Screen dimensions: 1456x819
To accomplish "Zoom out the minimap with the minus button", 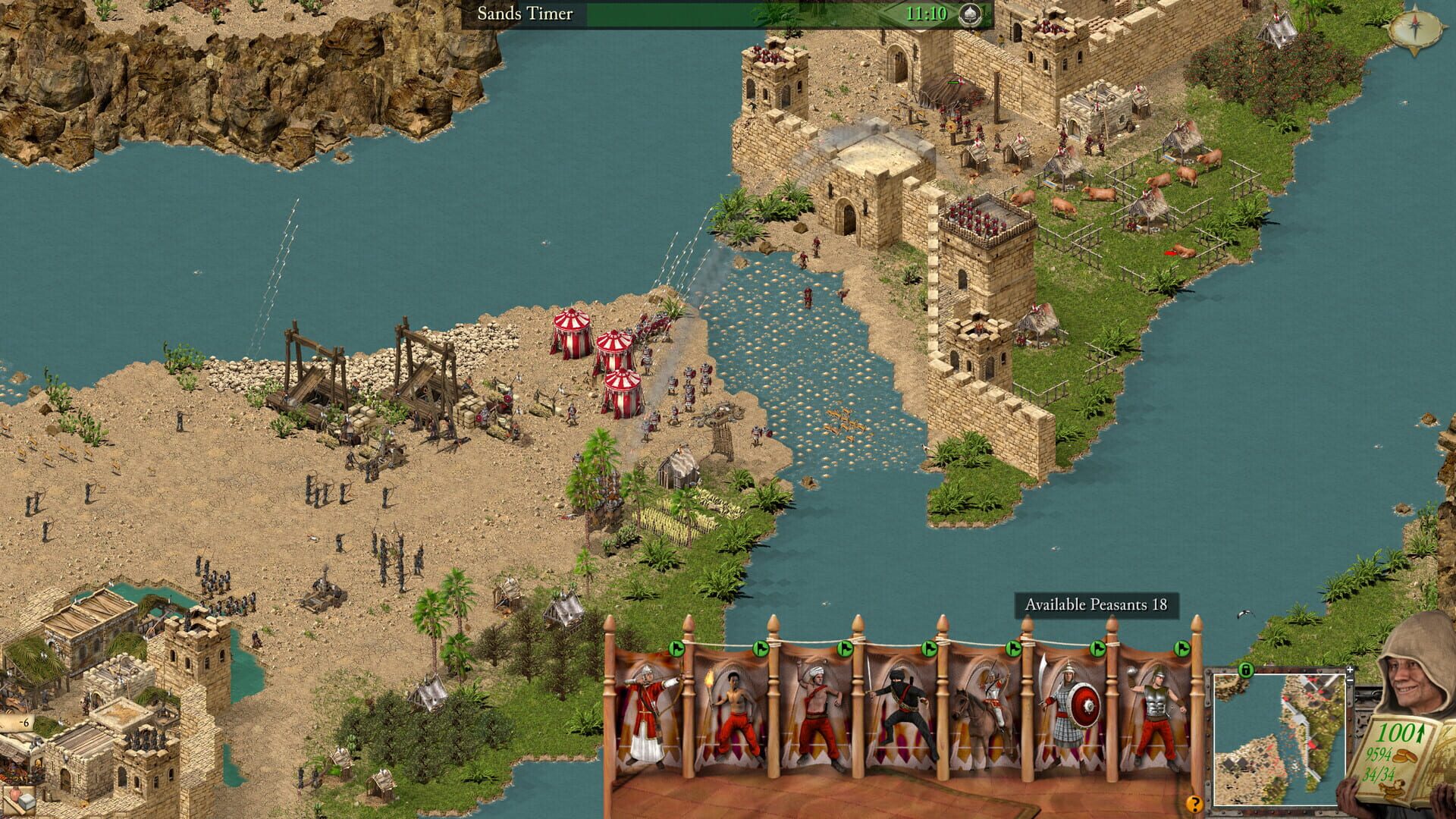I will click(x=1350, y=680).
